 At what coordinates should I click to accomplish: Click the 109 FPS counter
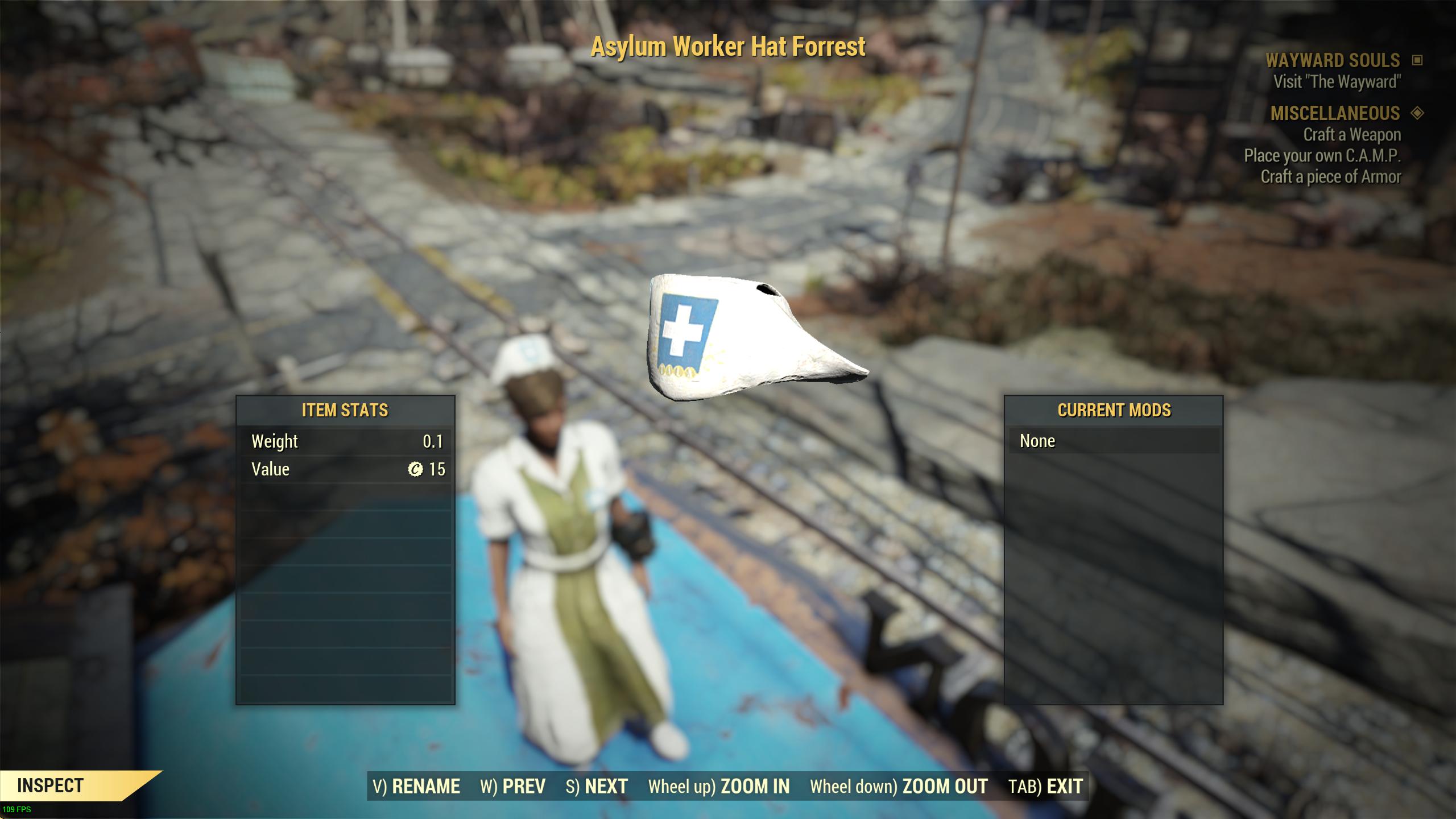click(17, 810)
